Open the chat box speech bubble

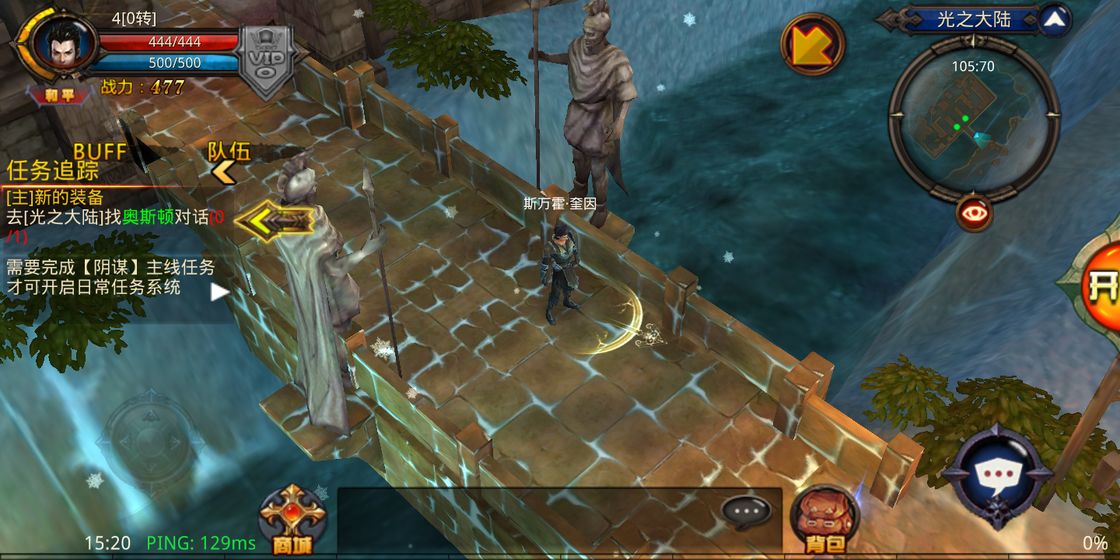click(745, 511)
